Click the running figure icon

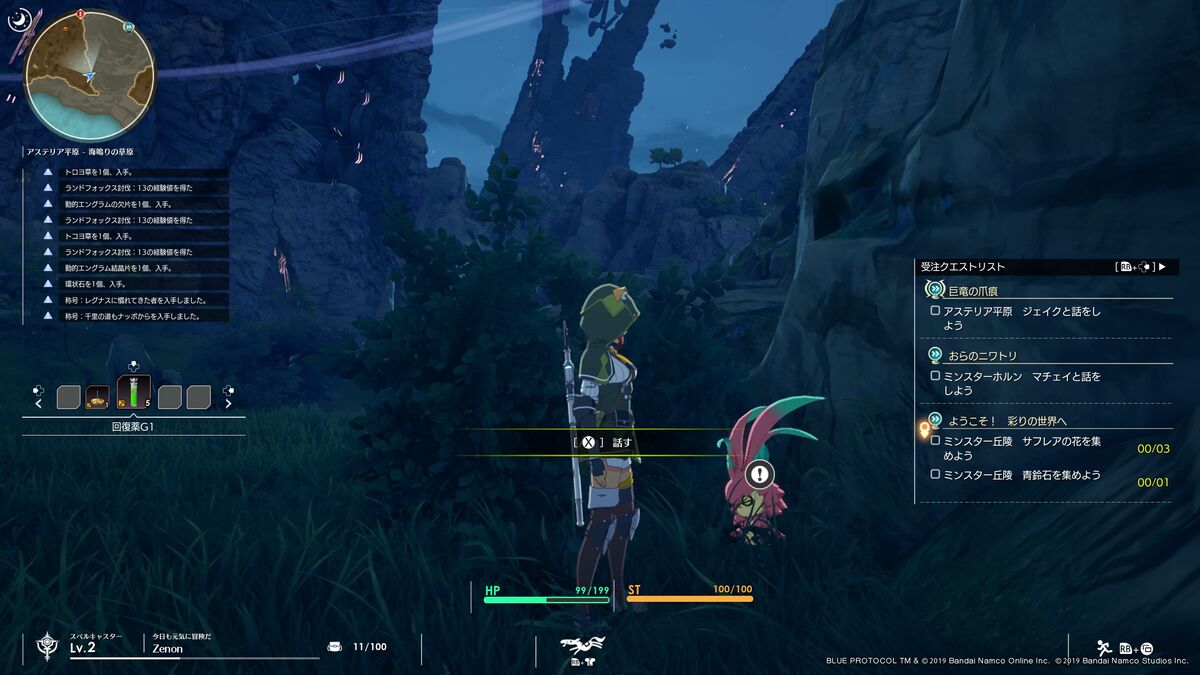1104,647
